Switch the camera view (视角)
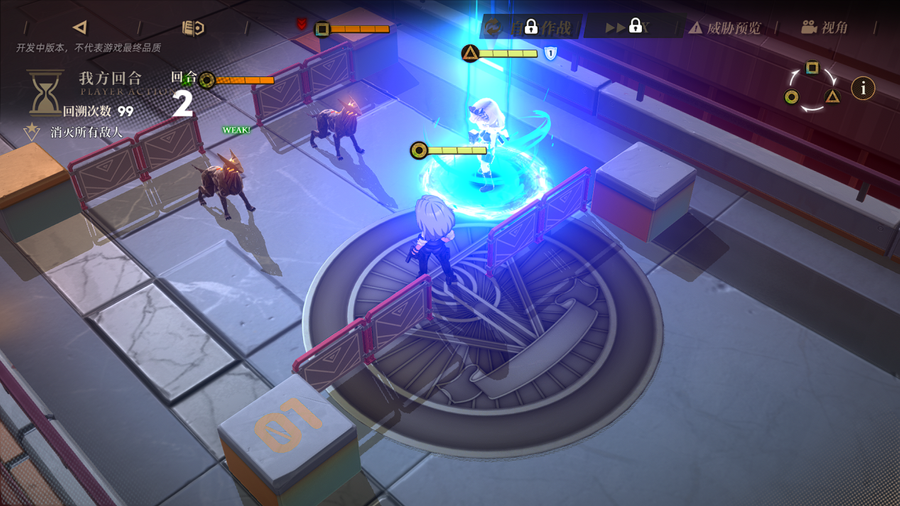The image size is (900, 506). point(824,27)
